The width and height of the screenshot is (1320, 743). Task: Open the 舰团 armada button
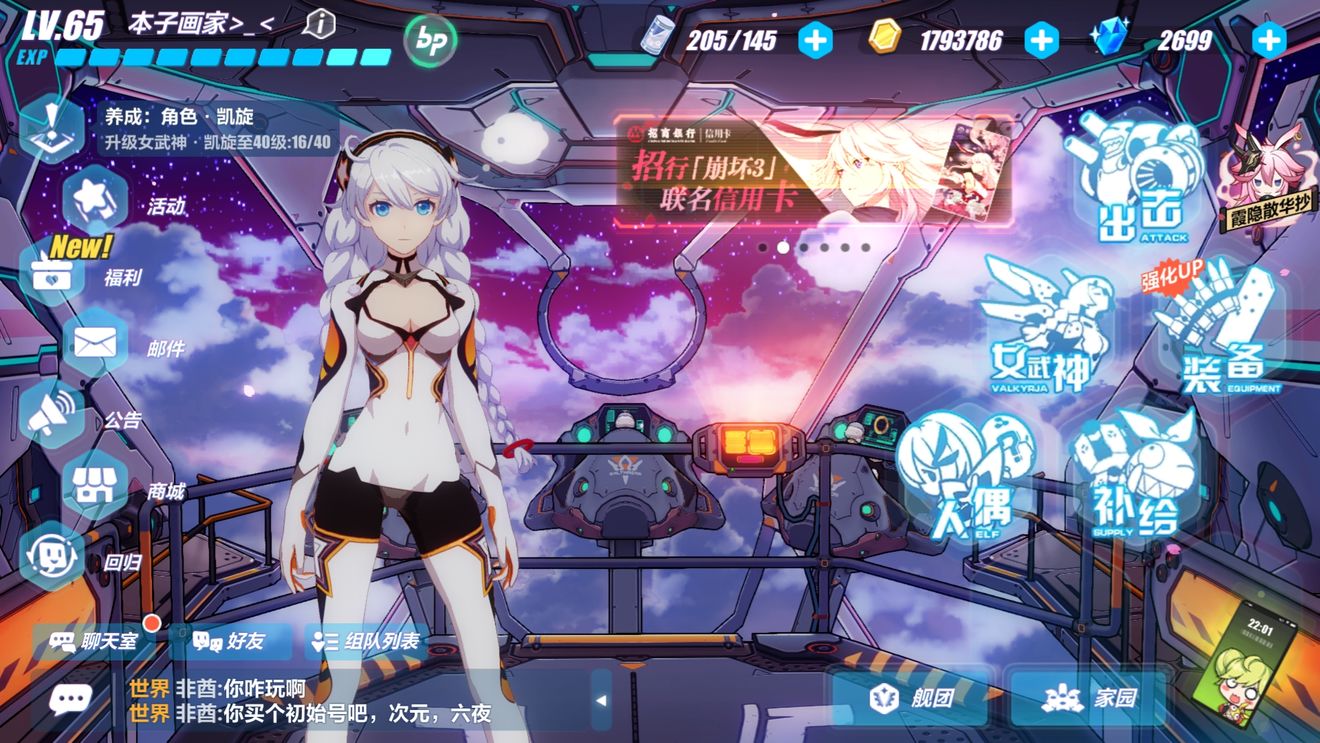[909, 698]
